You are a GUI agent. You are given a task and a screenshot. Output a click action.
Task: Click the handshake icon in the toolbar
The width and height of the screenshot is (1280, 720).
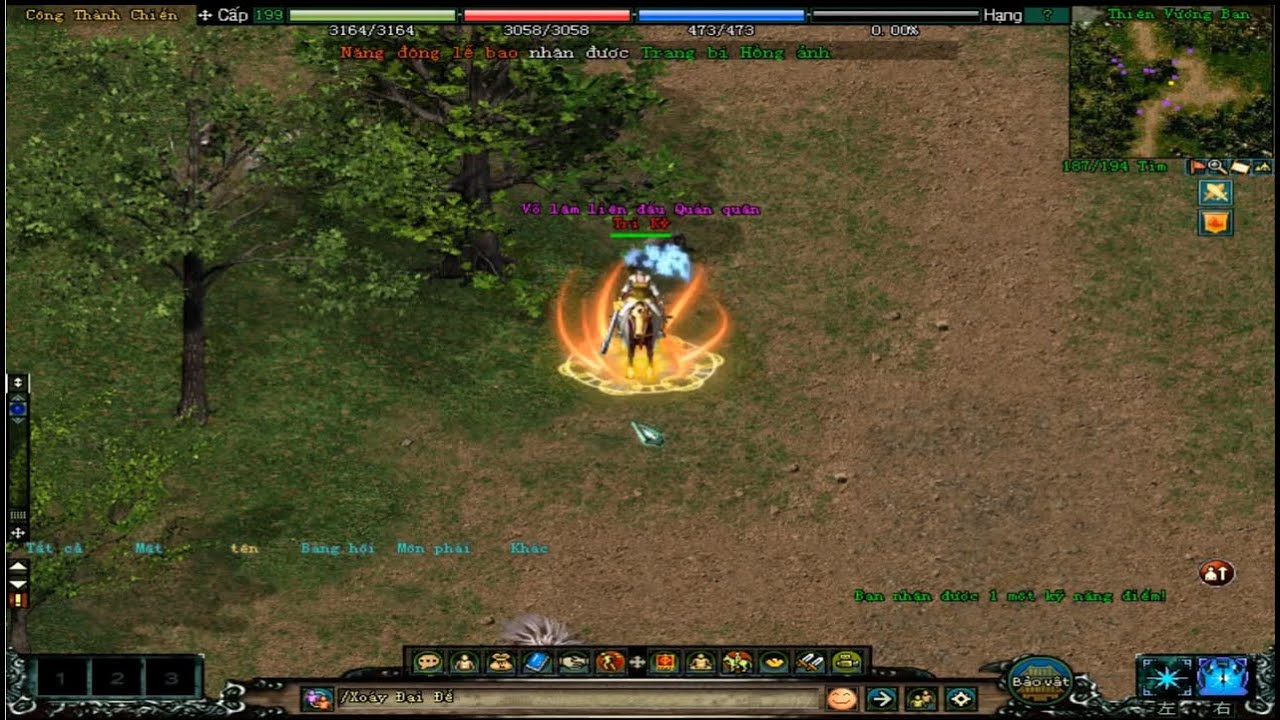point(573,662)
